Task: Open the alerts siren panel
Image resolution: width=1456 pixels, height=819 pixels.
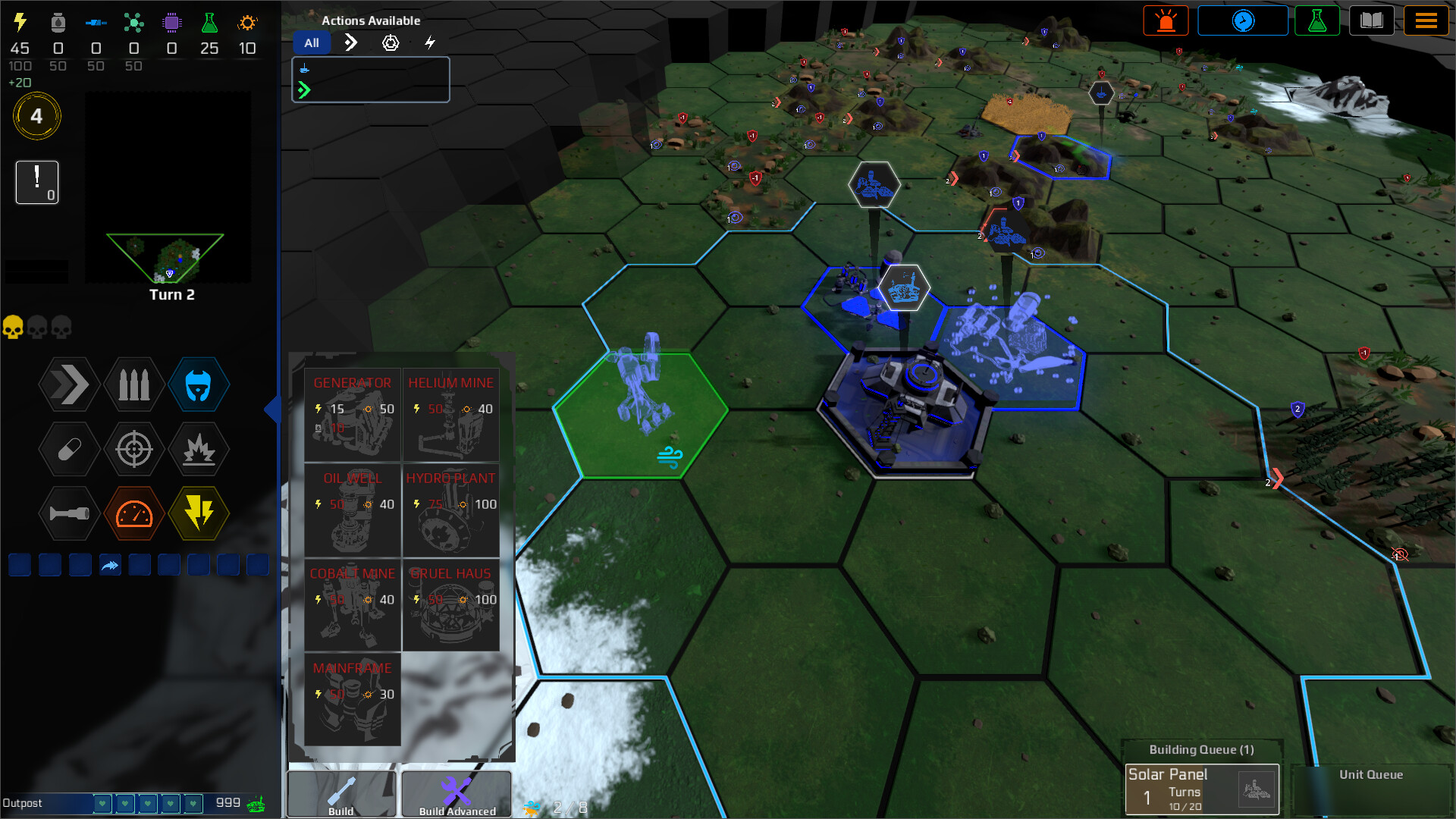Action: coord(1166,20)
